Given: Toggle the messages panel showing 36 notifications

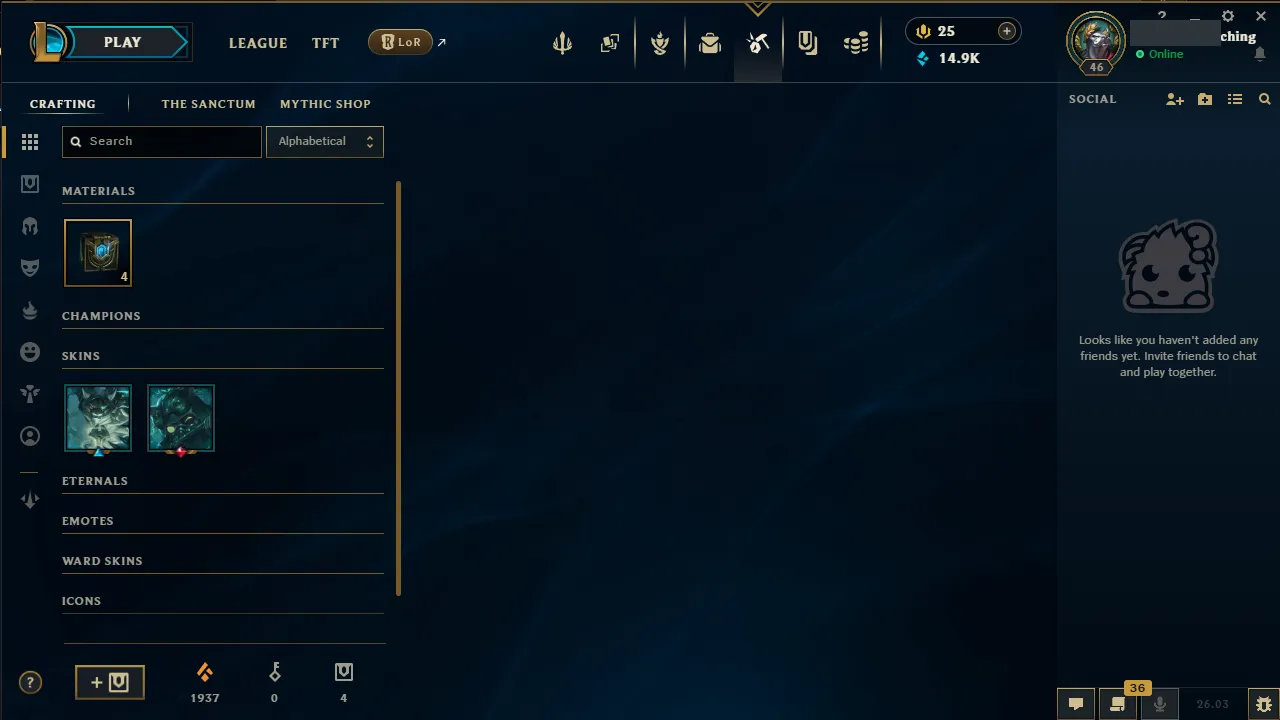Looking at the screenshot, I should [1118, 703].
